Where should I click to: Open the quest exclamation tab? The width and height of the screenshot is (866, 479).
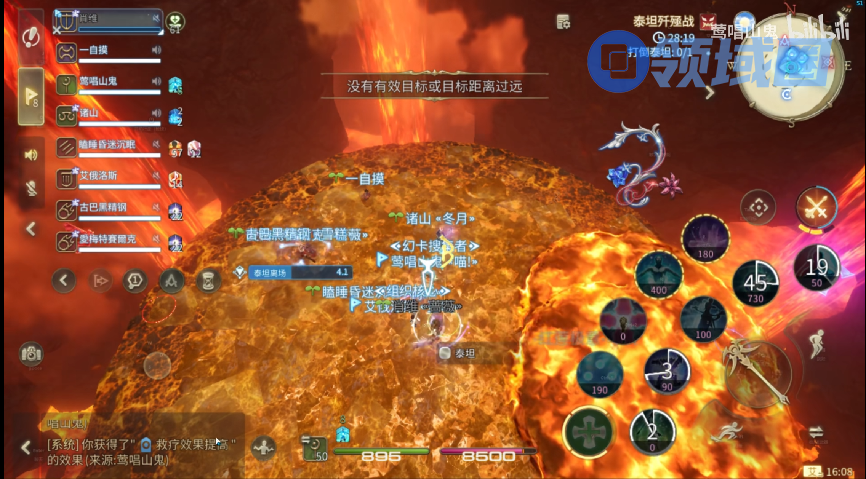[x=31, y=37]
